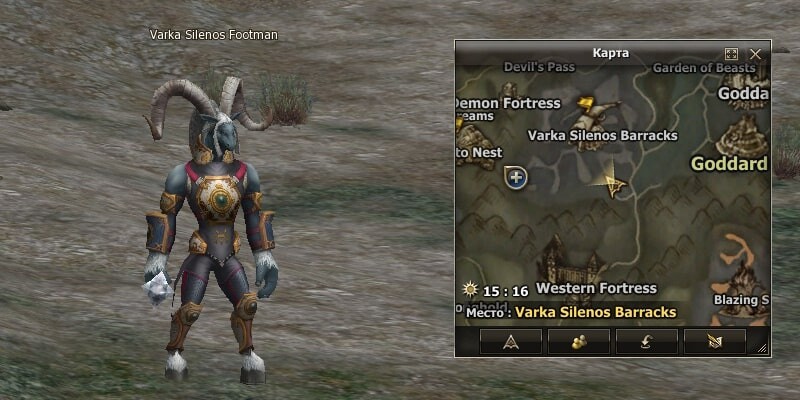Click the curved arrow map toolbar button
The image size is (800, 400).
coord(646,341)
